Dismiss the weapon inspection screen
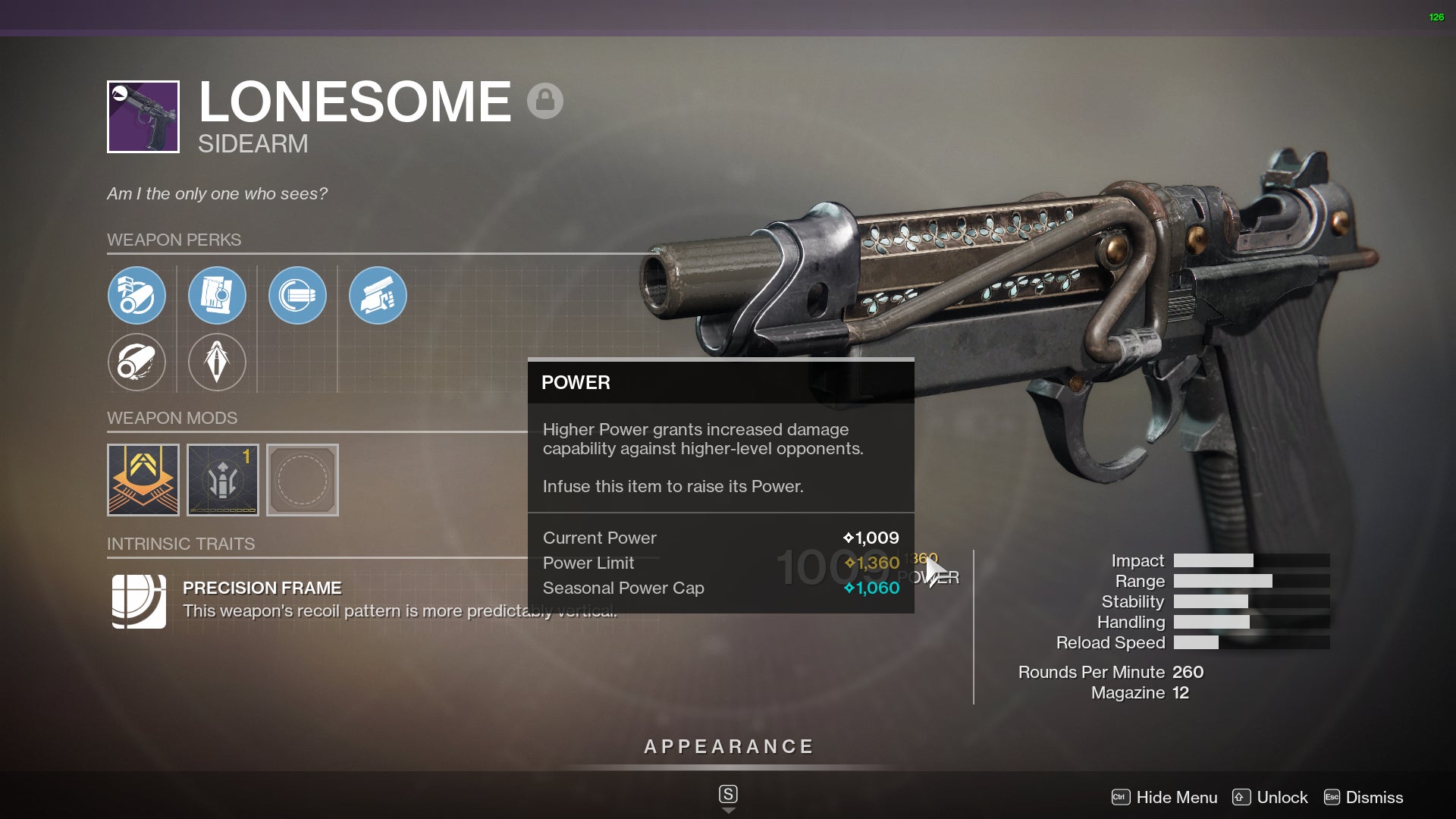The image size is (1456, 819). pos(1363,797)
